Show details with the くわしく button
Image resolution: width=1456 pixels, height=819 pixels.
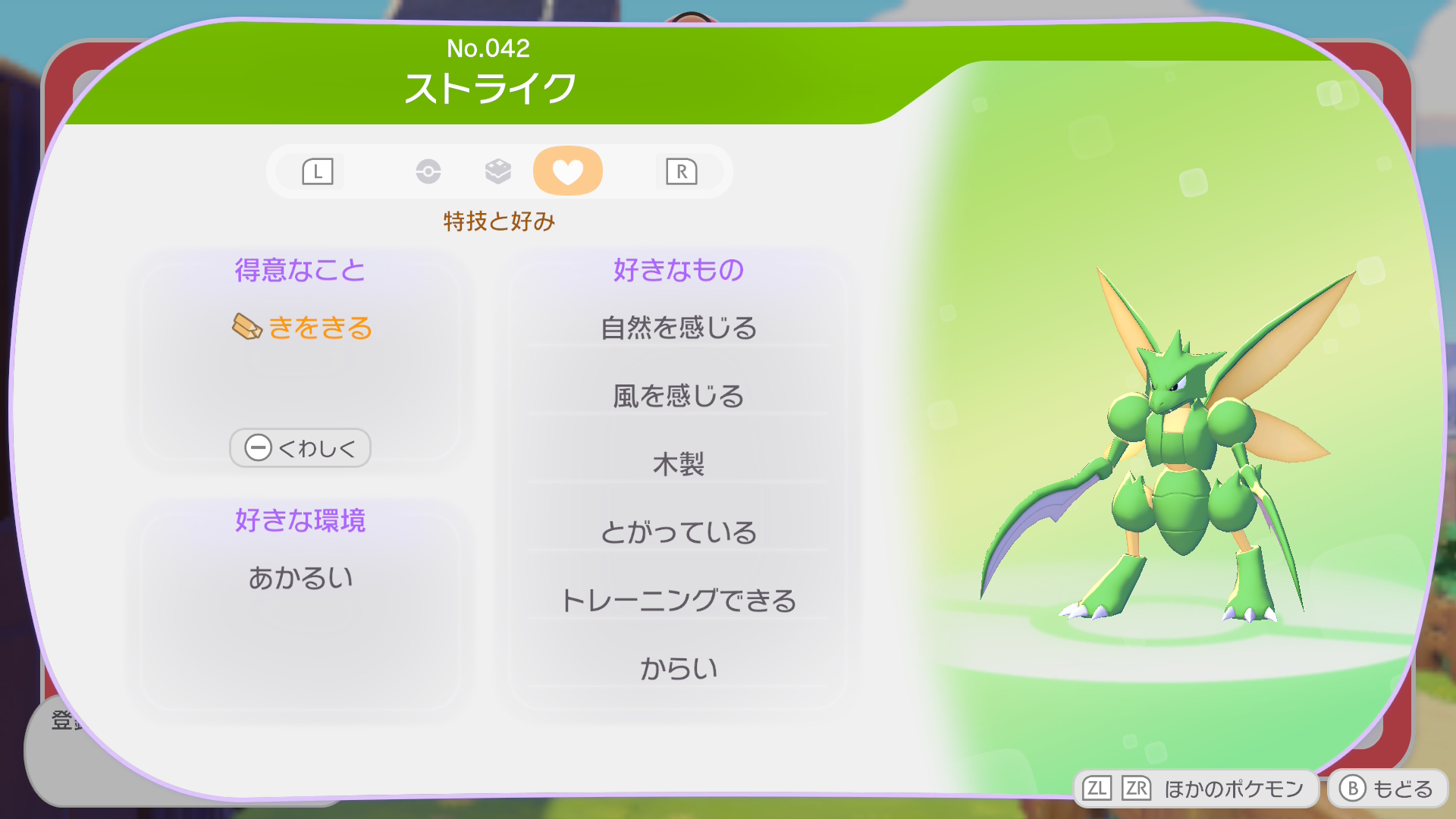(x=300, y=448)
